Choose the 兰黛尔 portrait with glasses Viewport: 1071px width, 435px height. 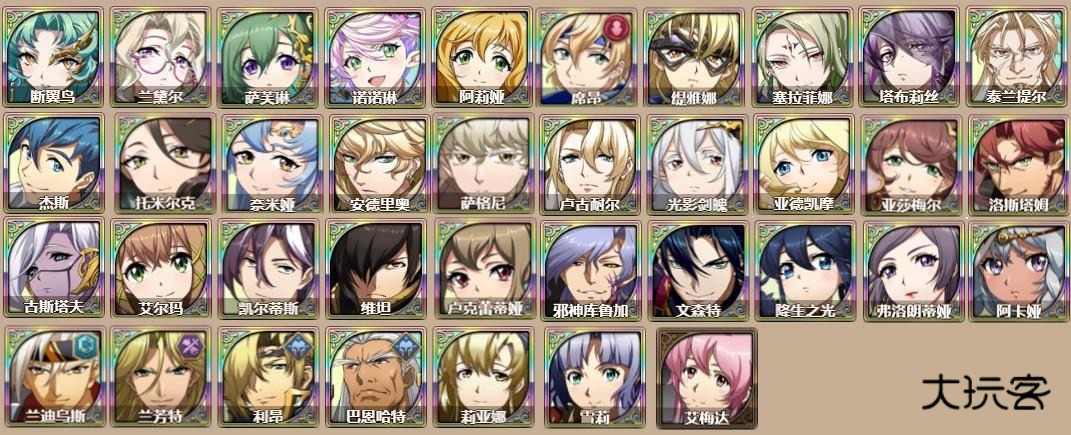(161, 56)
